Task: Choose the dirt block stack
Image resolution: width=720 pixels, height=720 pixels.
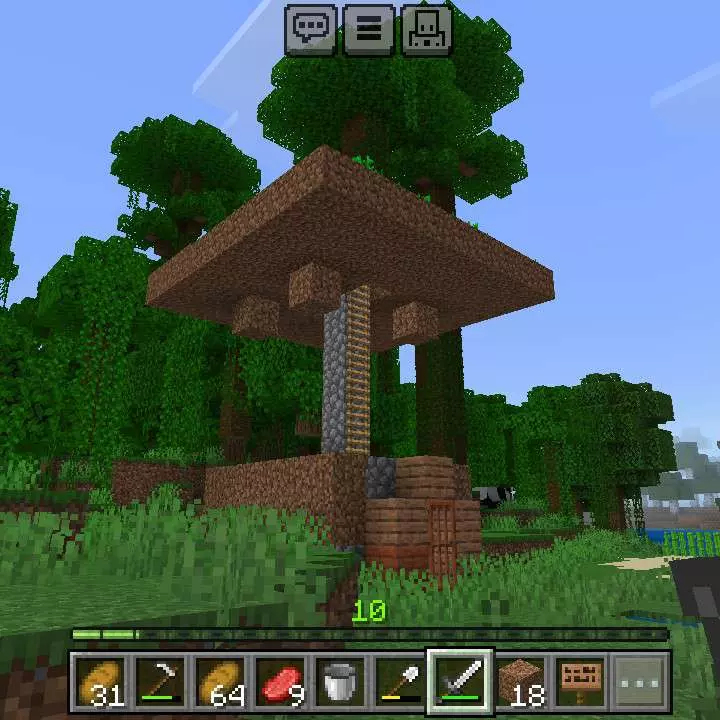Action: coord(520,682)
